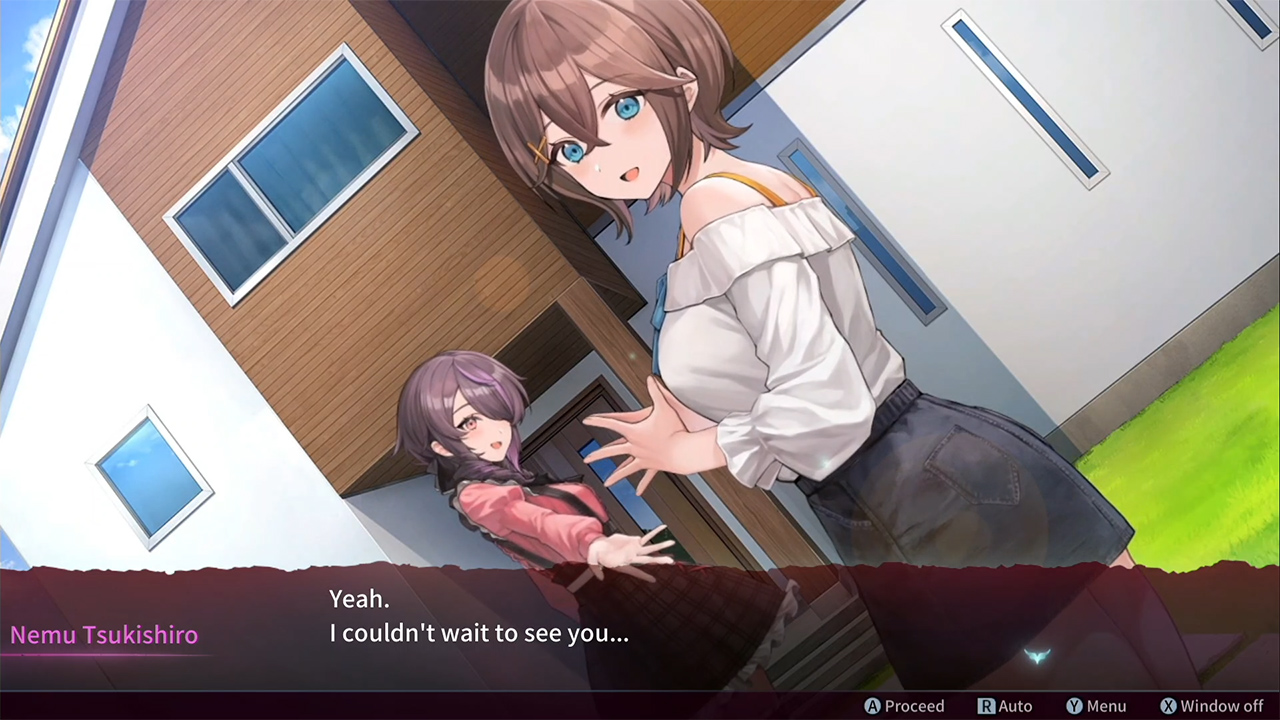Screen dimensions: 1280x720
Task: Click the dialogue line 'I couldn't wait to see you...'
Action: click(x=479, y=633)
